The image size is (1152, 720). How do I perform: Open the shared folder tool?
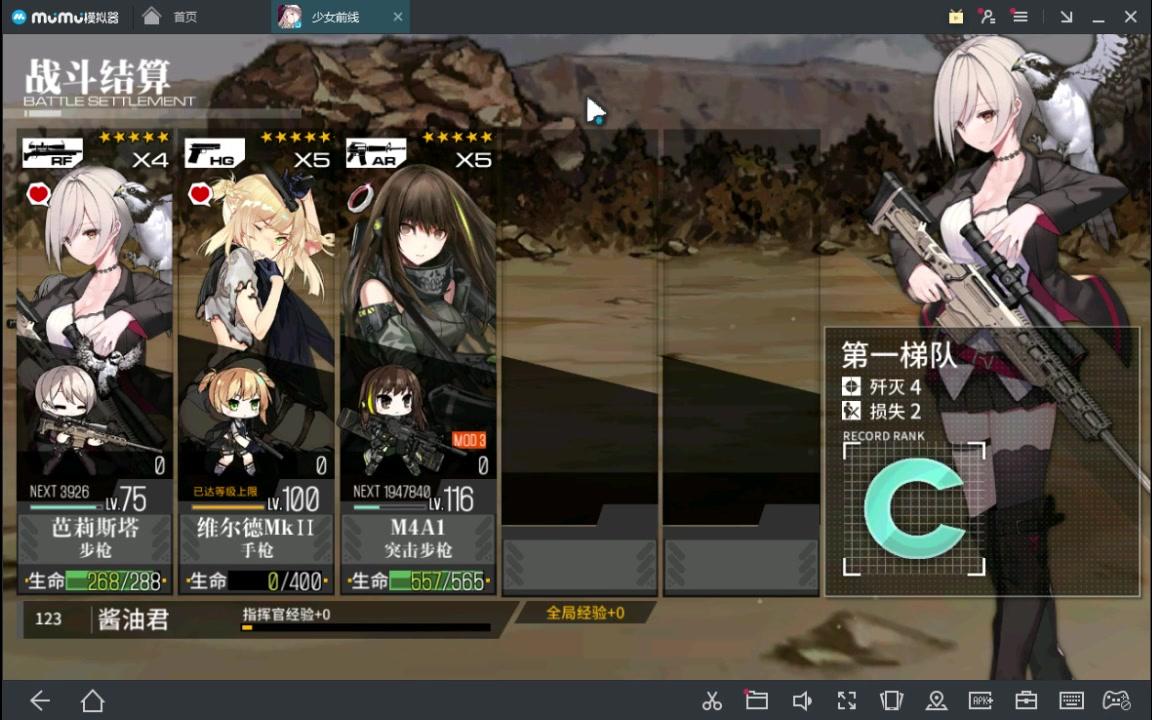click(756, 701)
